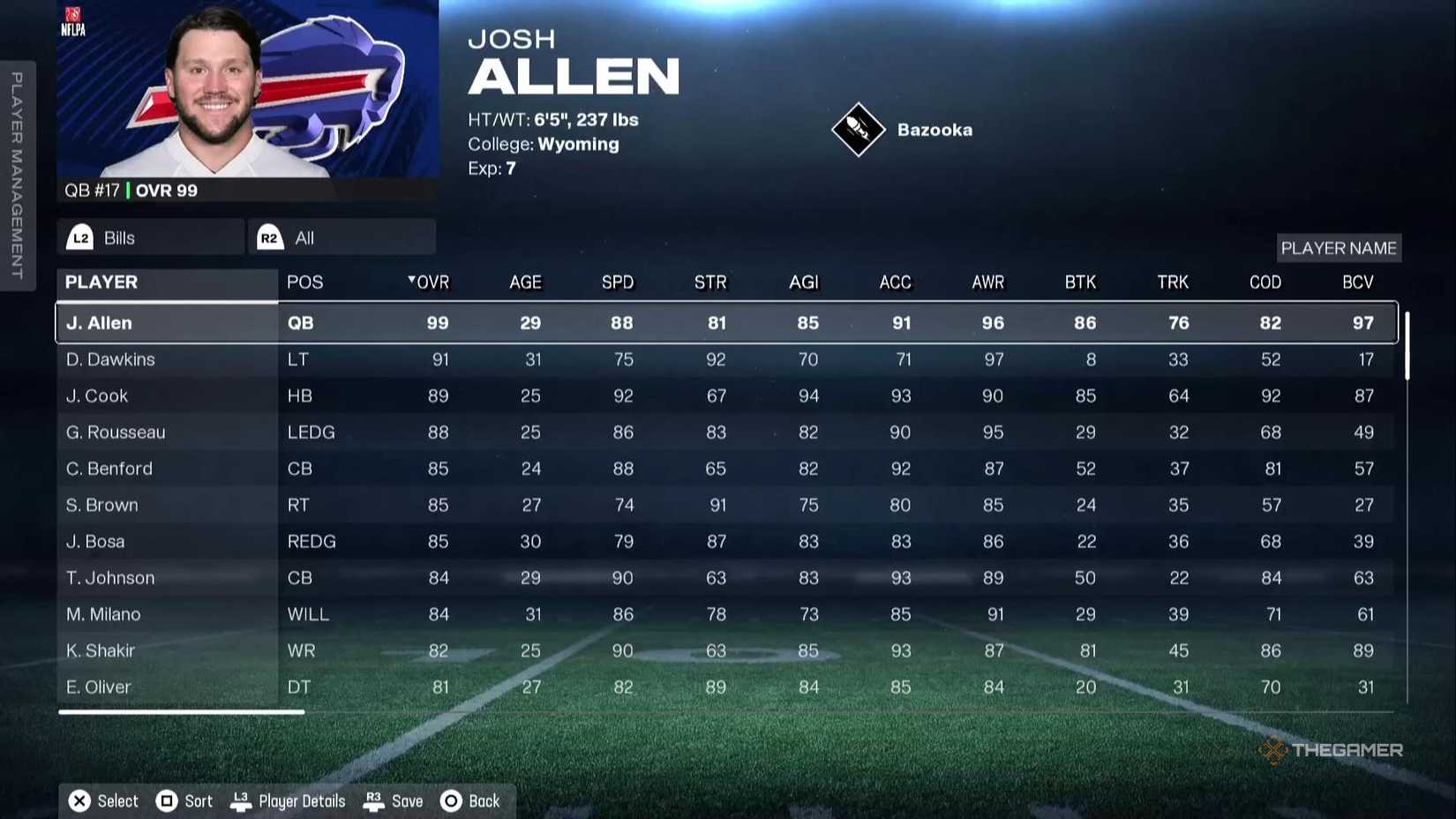Click the NFLPA logo

point(73,19)
